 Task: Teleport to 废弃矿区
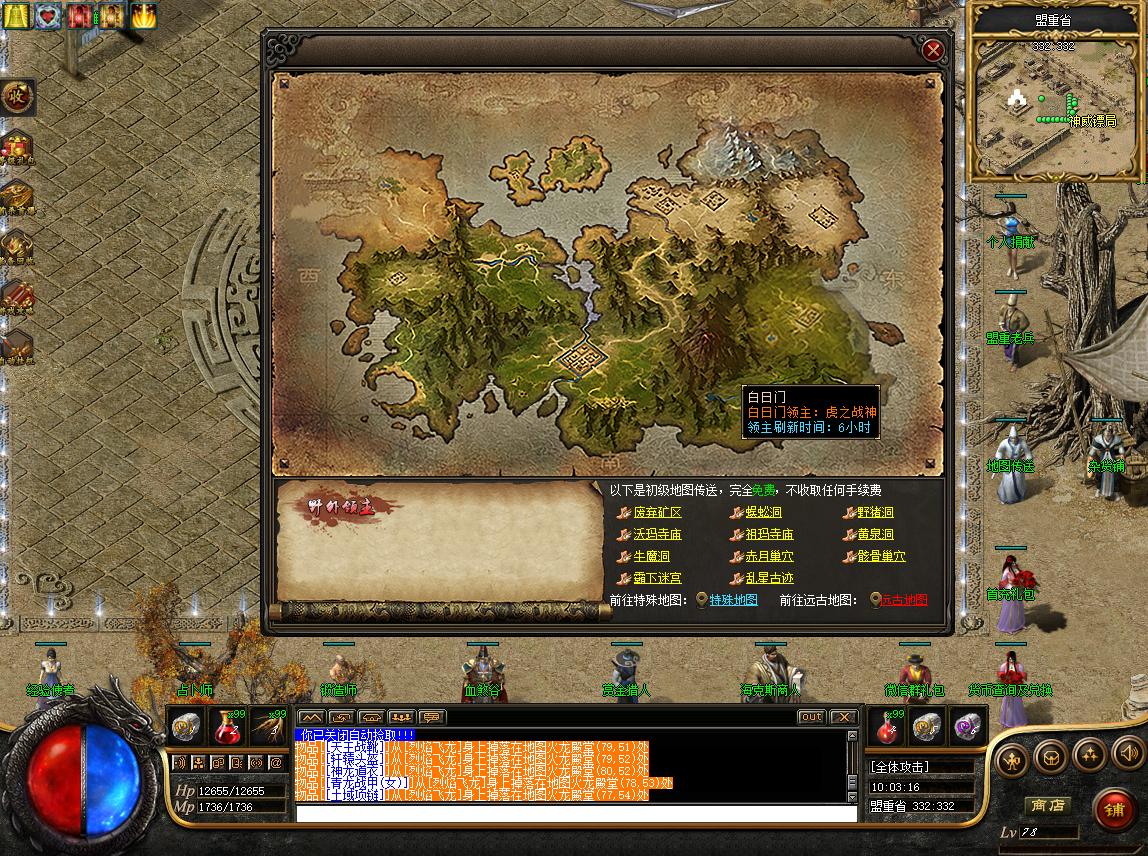pyautogui.click(x=657, y=512)
